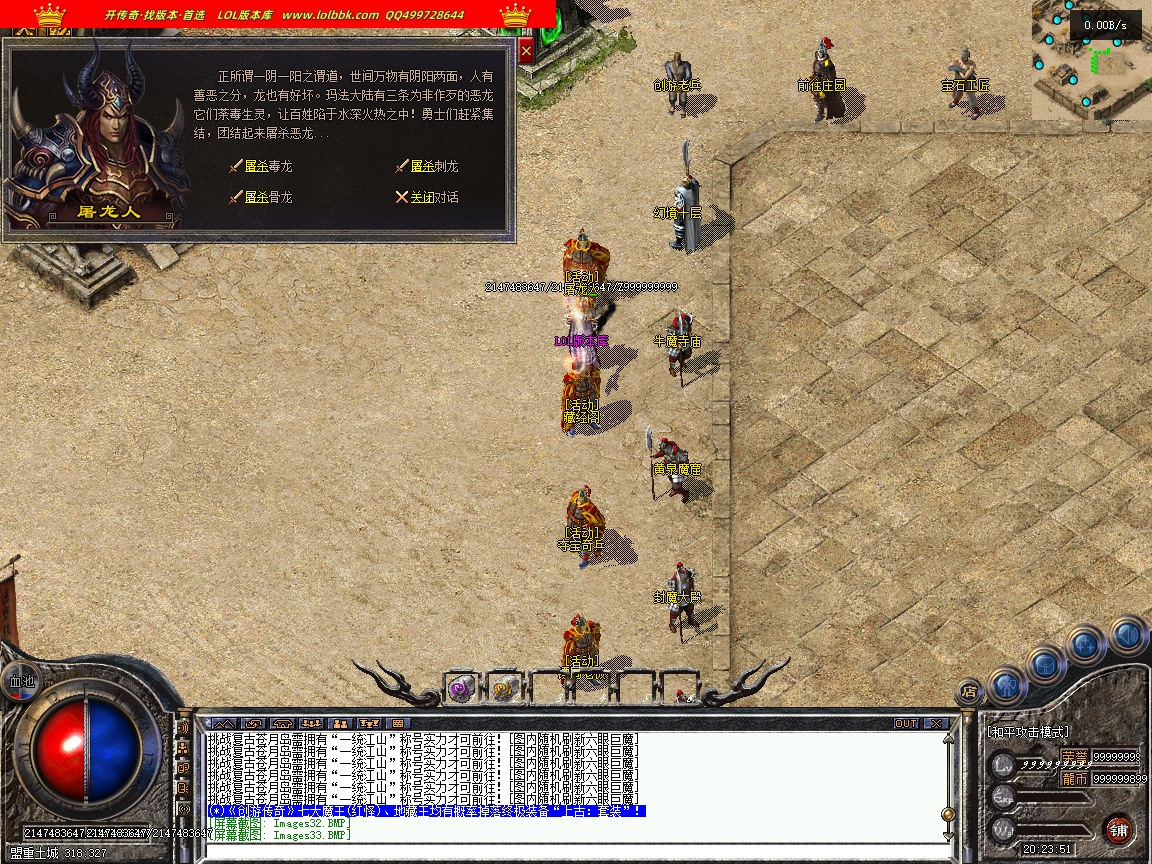Open the 荣誉 honor button
The height and width of the screenshot is (864, 1152).
tap(1074, 756)
